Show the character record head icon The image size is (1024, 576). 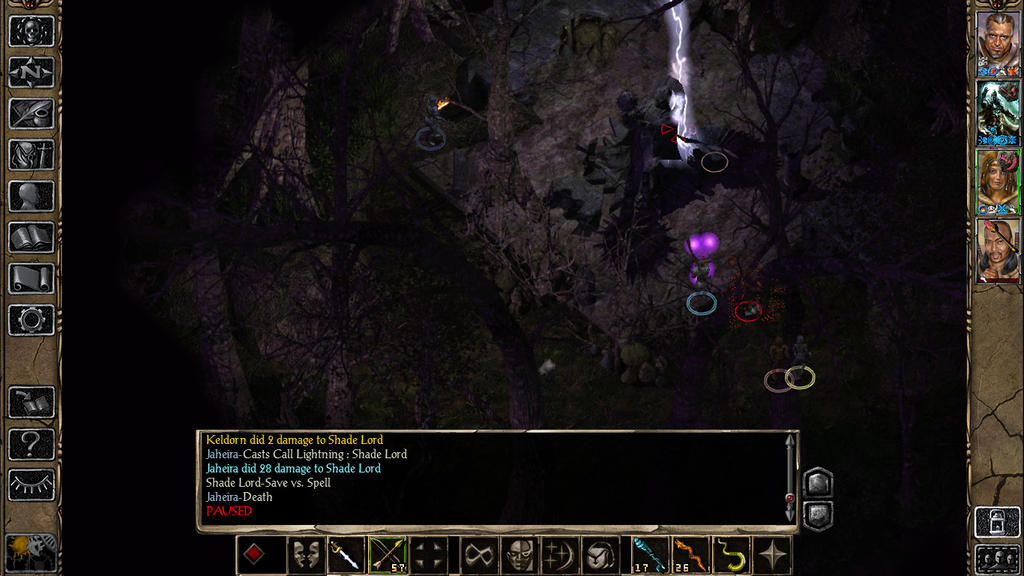pos(31,196)
